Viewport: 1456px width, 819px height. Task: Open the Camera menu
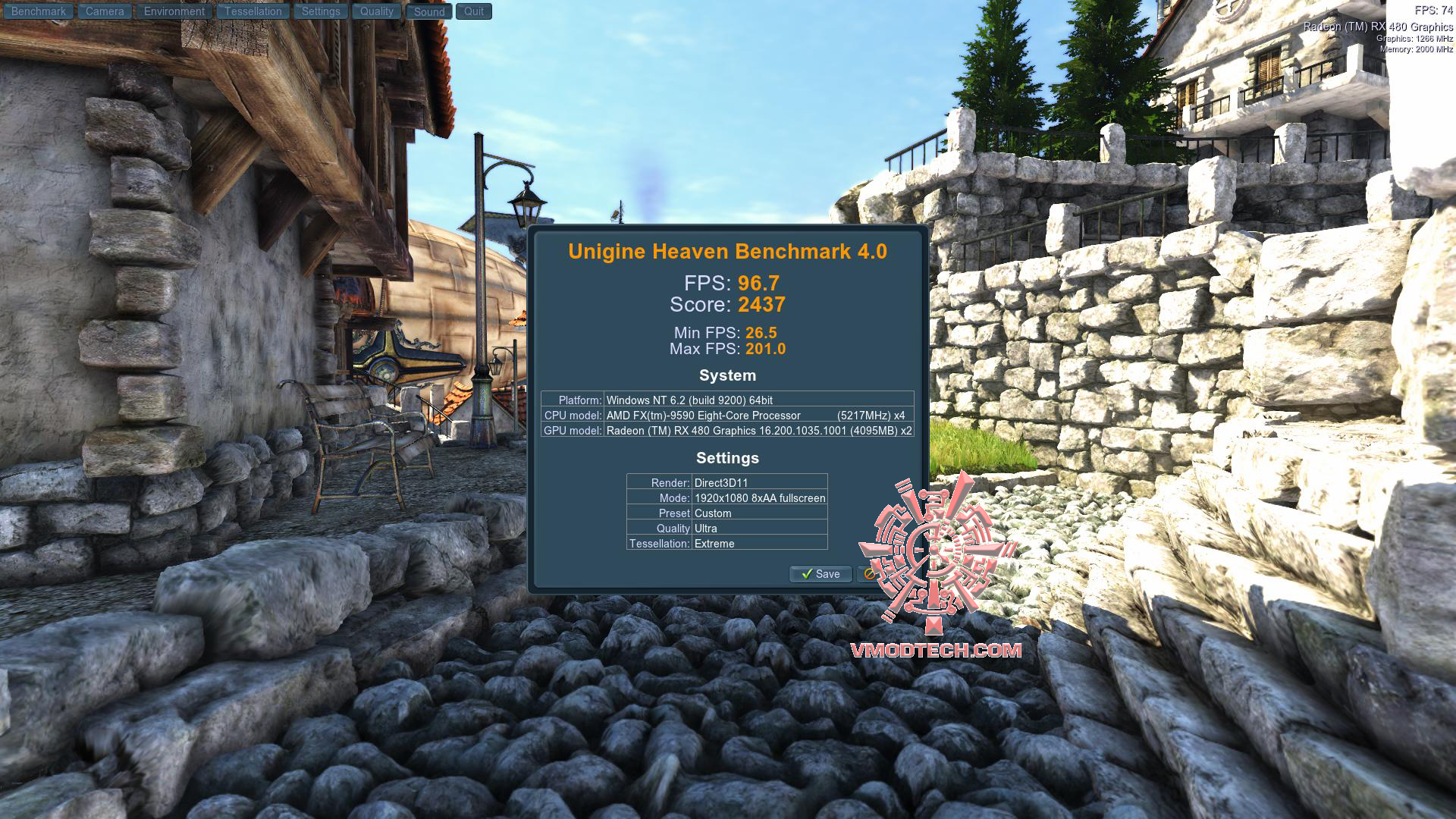point(104,11)
